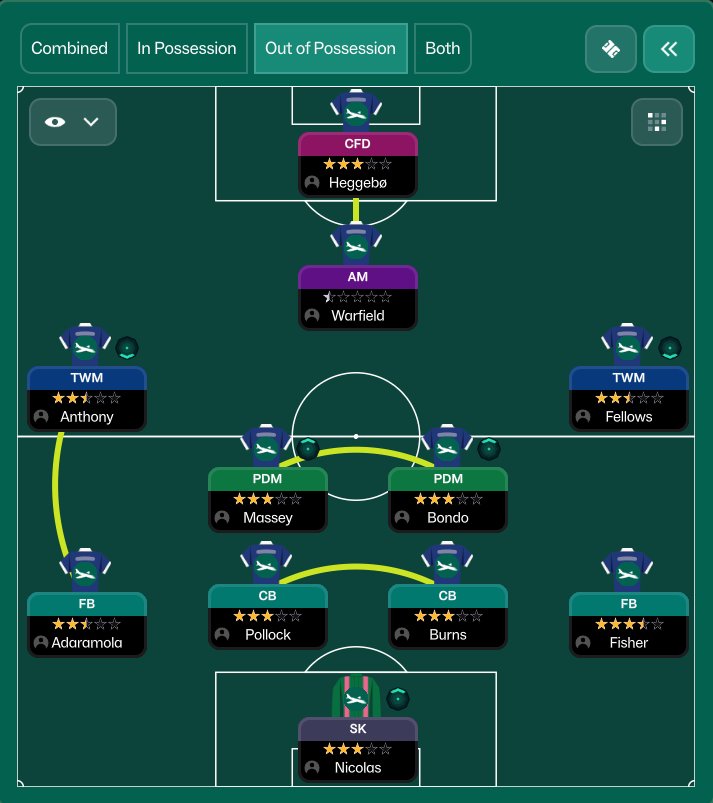Open the Out of Possession tab
Image resolution: width=713 pixels, height=803 pixels.
point(330,48)
